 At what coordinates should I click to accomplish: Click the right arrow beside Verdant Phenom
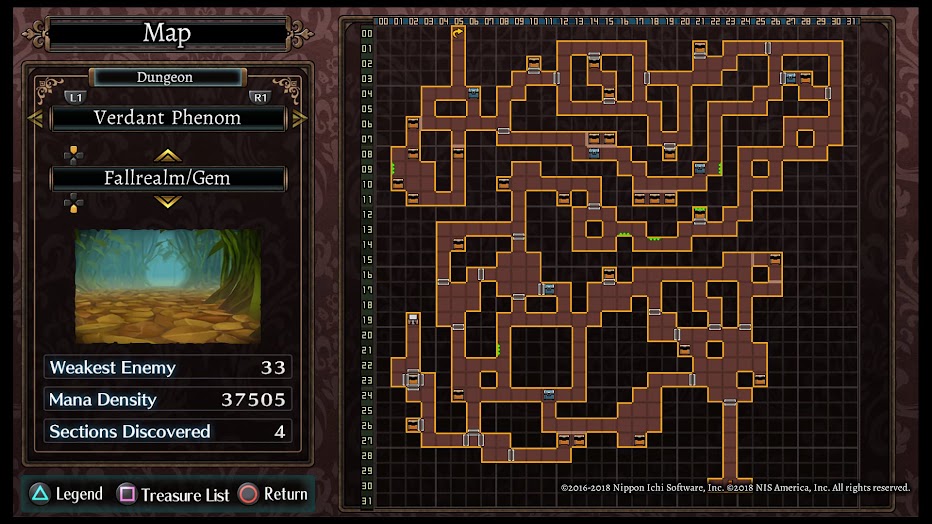(300, 118)
